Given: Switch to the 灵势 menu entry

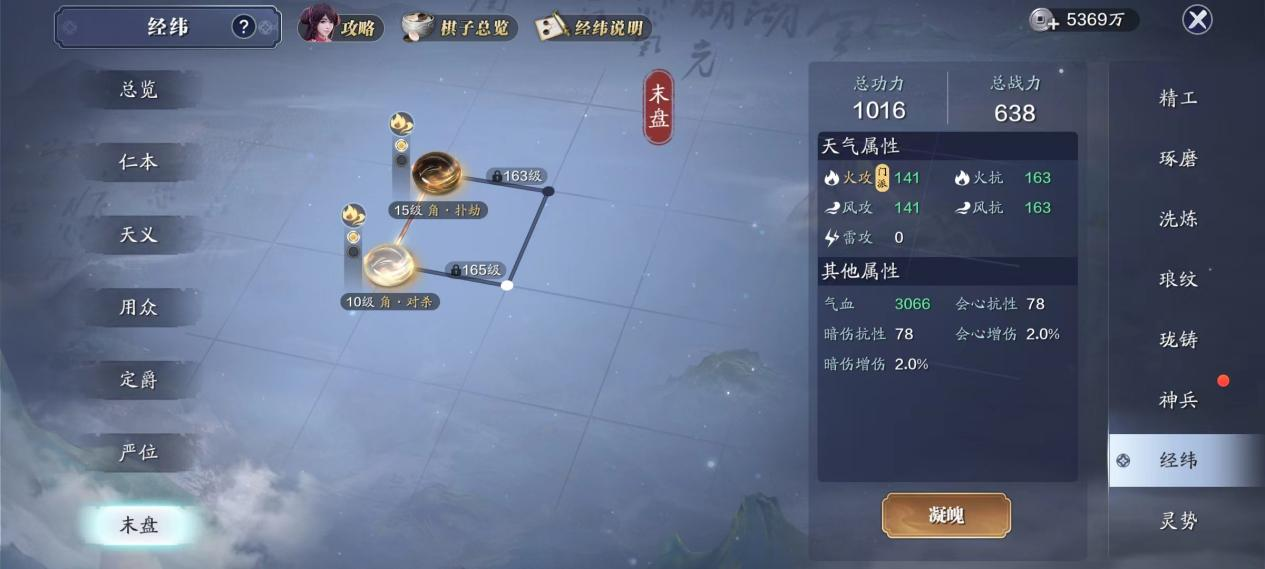Looking at the screenshot, I should tap(1178, 521).
